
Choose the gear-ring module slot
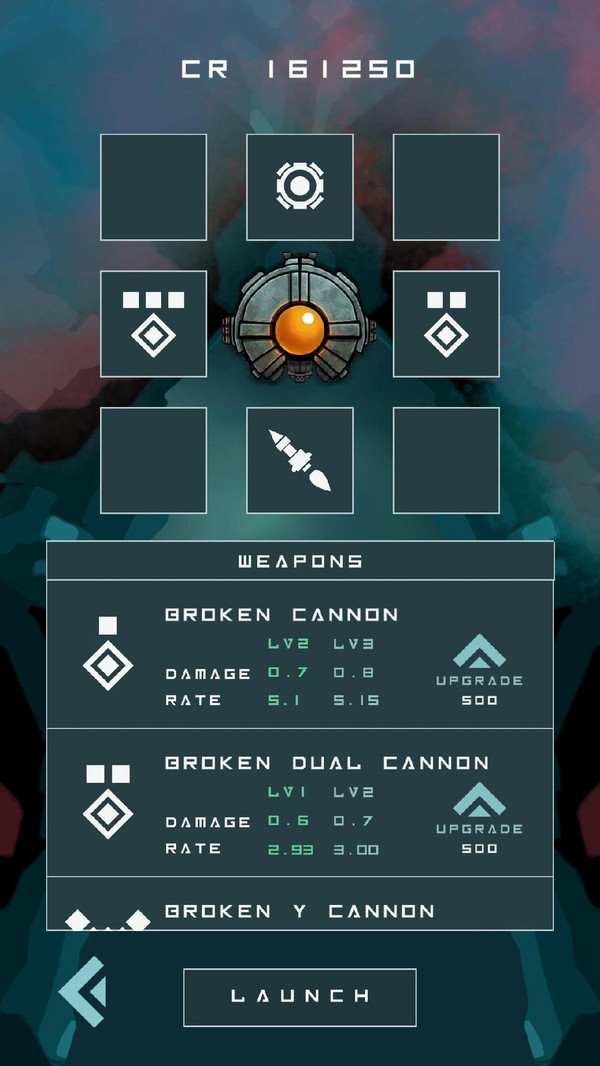coord(300,187)
